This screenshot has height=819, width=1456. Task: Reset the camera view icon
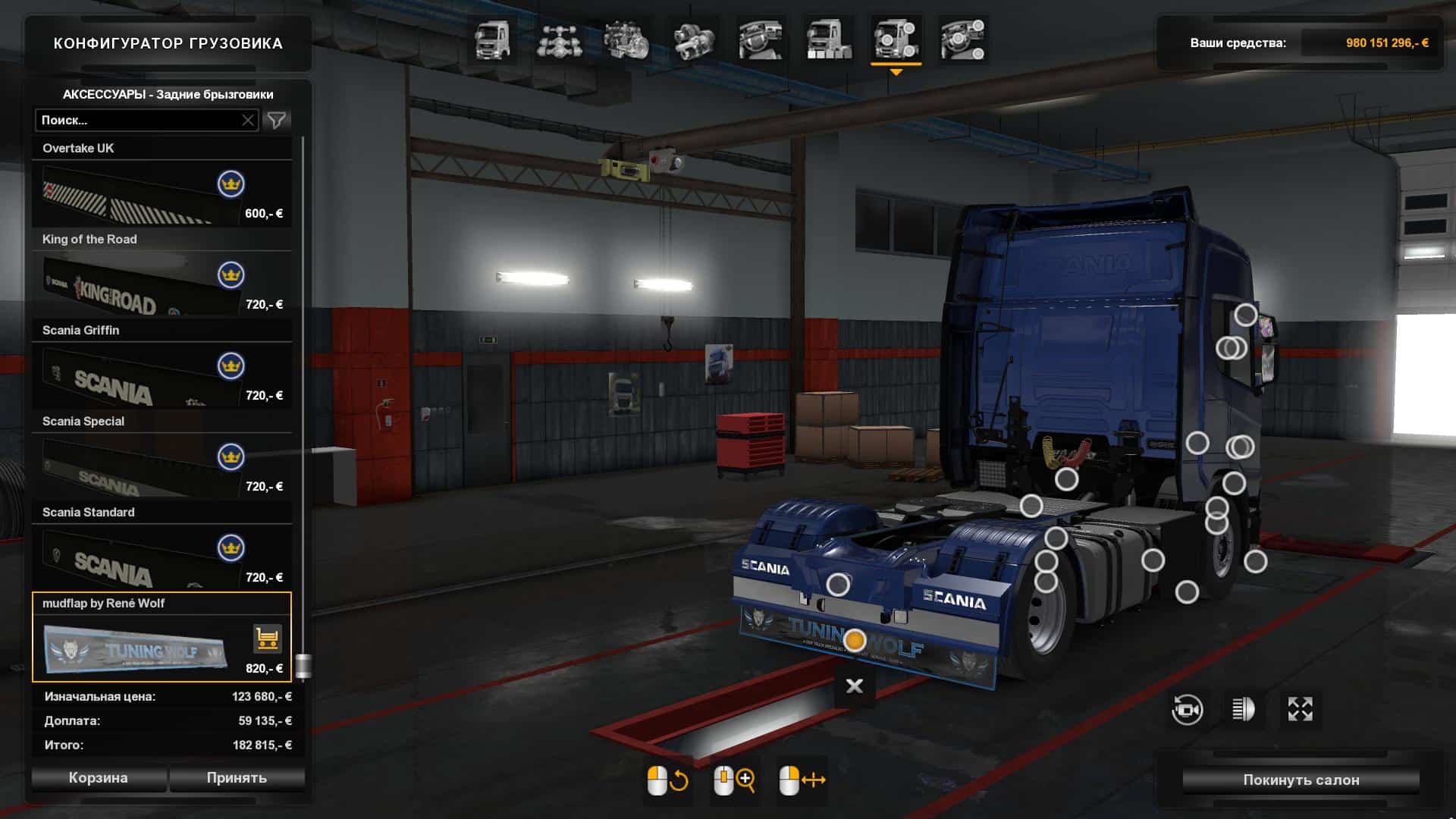[x=1187, y=710]
